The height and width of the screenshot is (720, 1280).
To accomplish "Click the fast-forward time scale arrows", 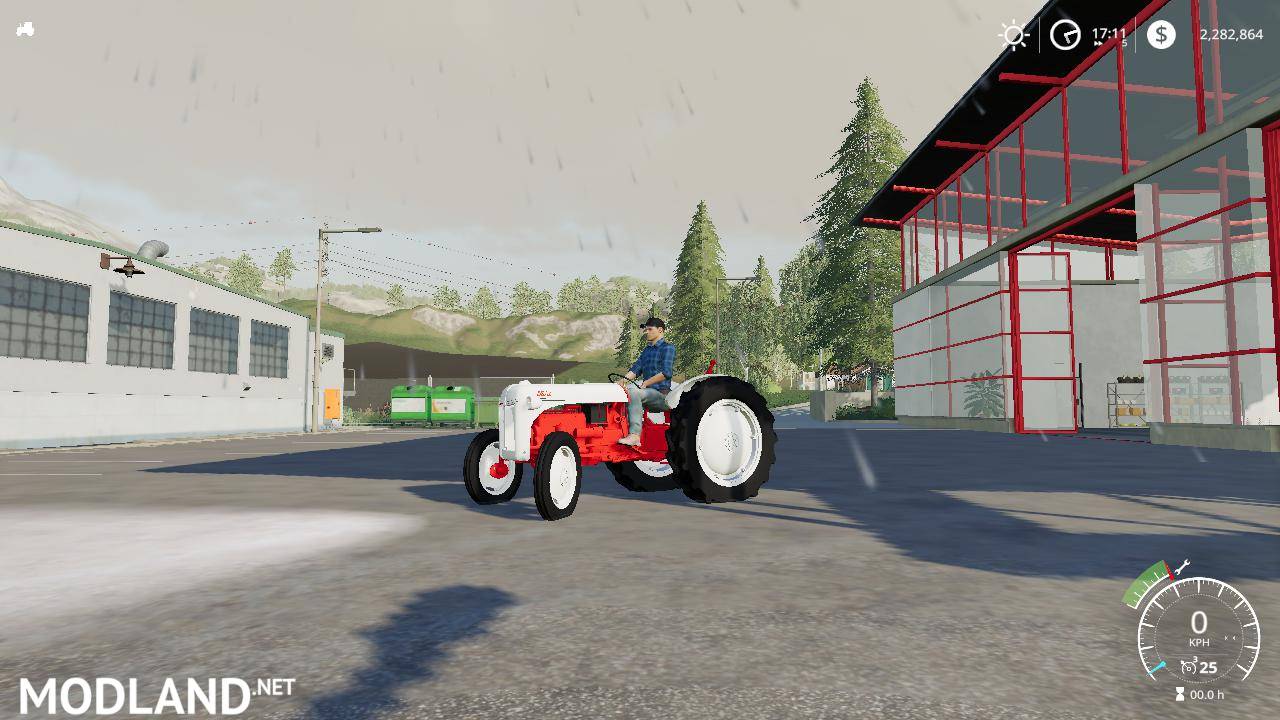I will tap(1097, 44).
